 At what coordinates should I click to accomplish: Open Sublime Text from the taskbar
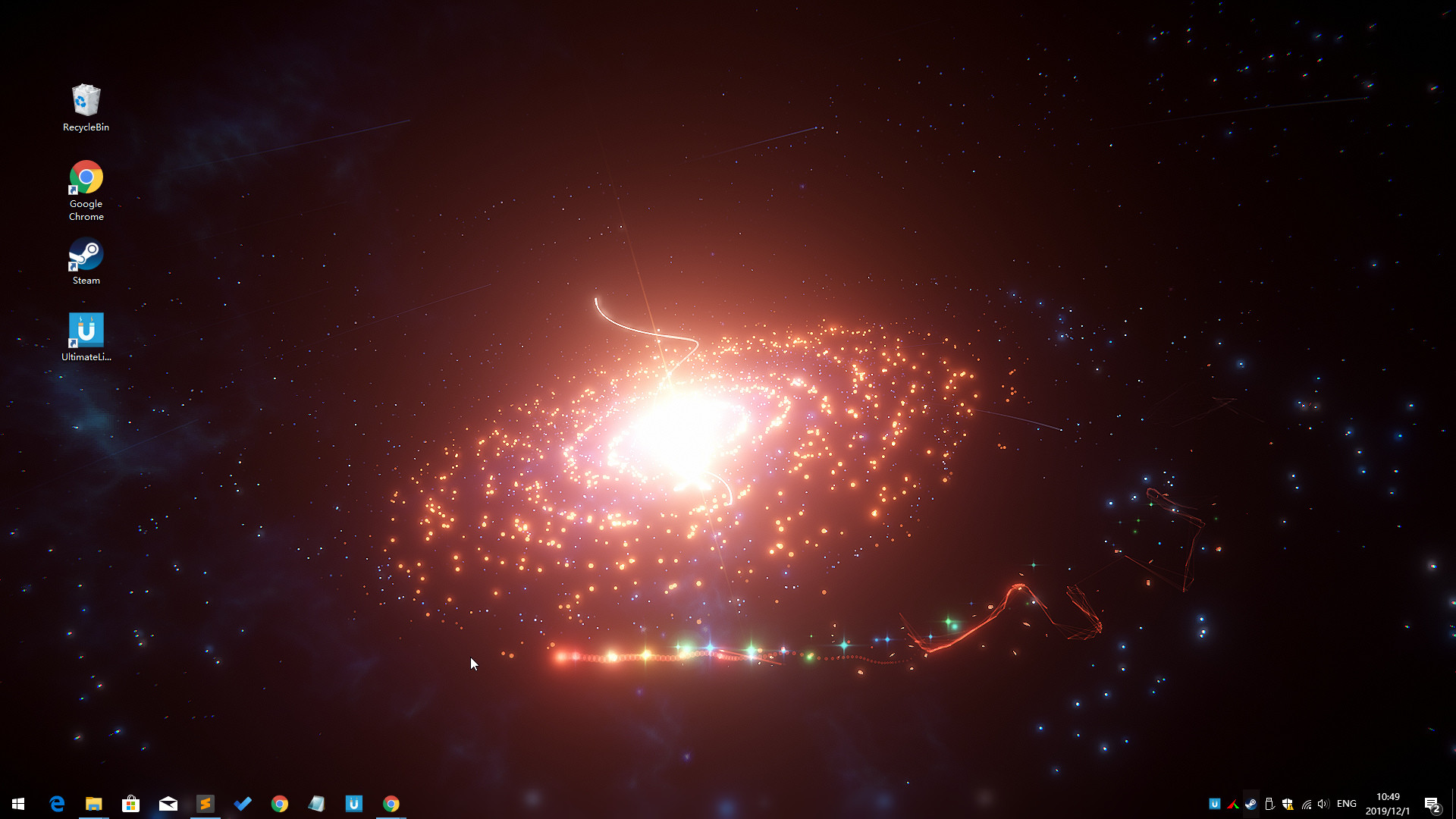pyautogui.click(x=206, y=803)
